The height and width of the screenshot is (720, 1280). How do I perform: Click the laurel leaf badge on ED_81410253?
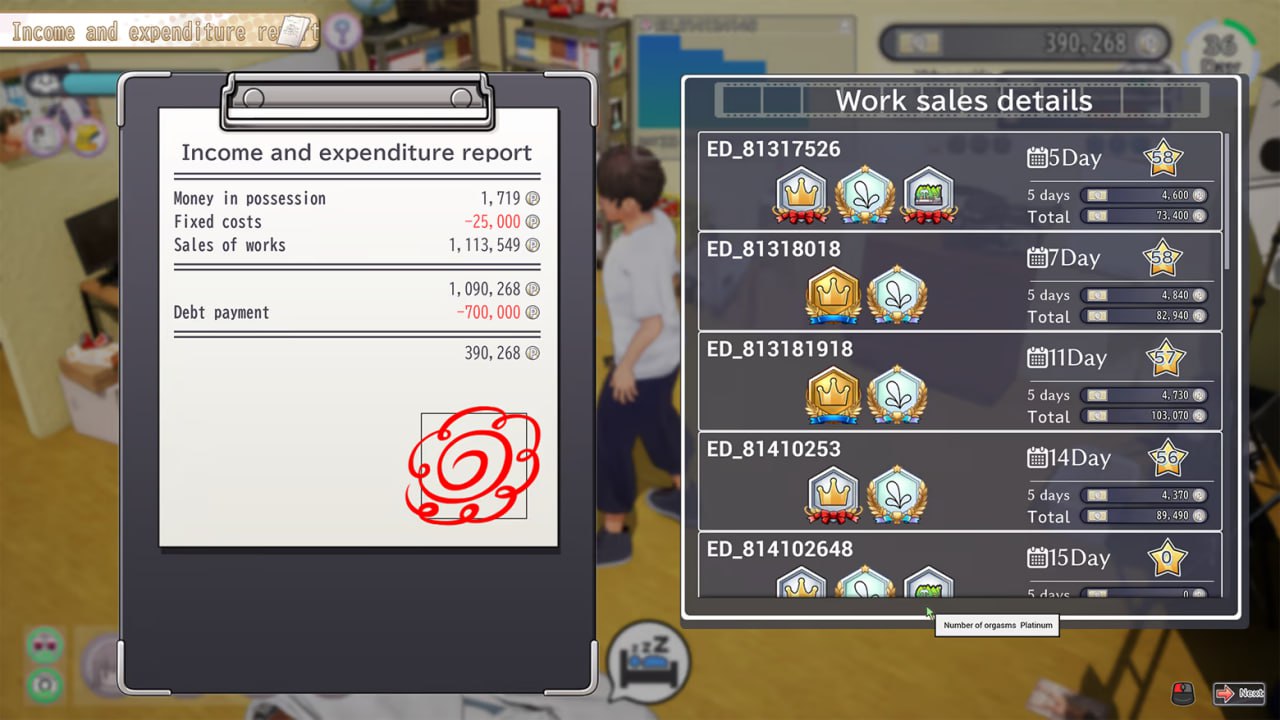coord(896,496)
